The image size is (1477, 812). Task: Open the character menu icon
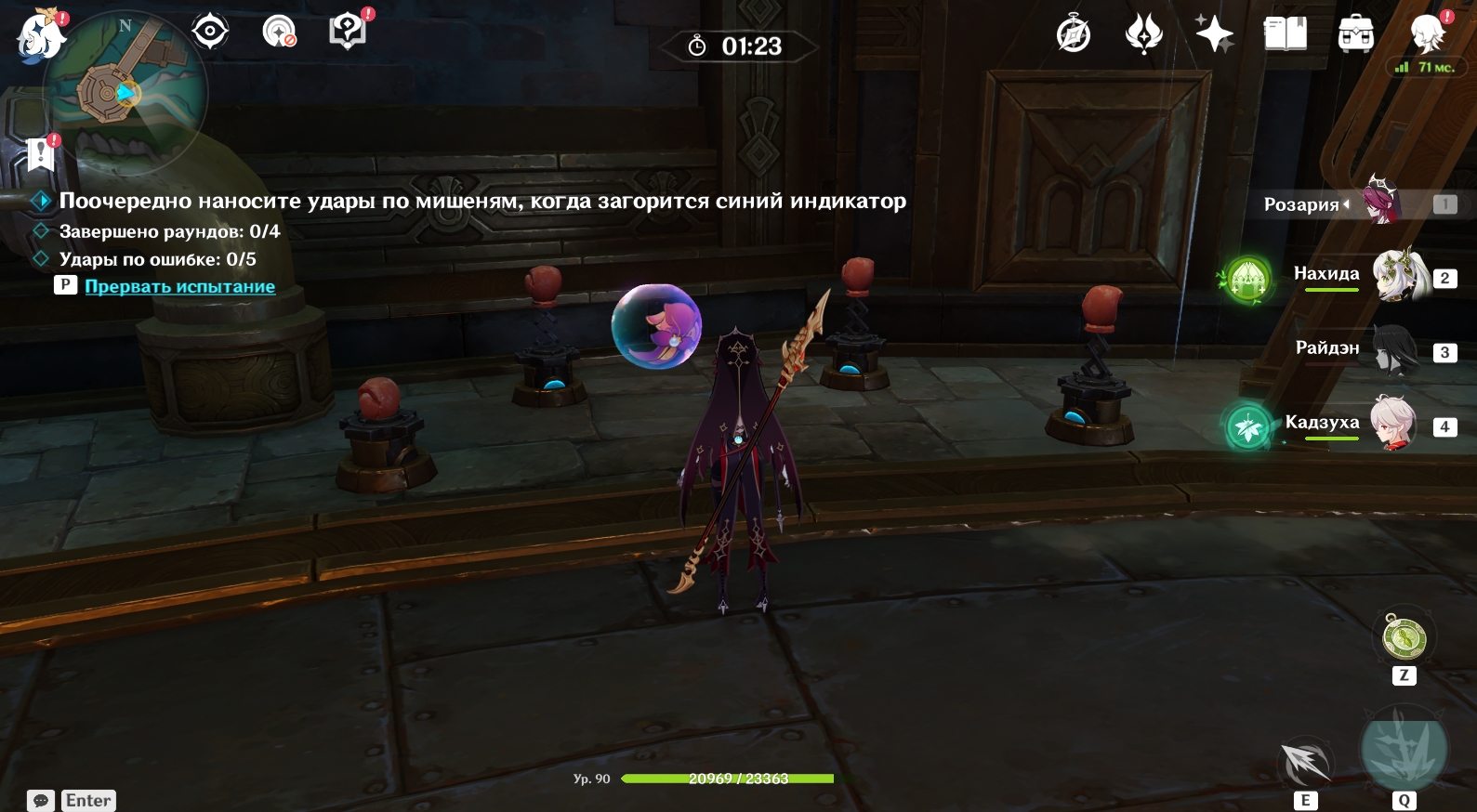pyautogui.click(x=1427, y=35)
